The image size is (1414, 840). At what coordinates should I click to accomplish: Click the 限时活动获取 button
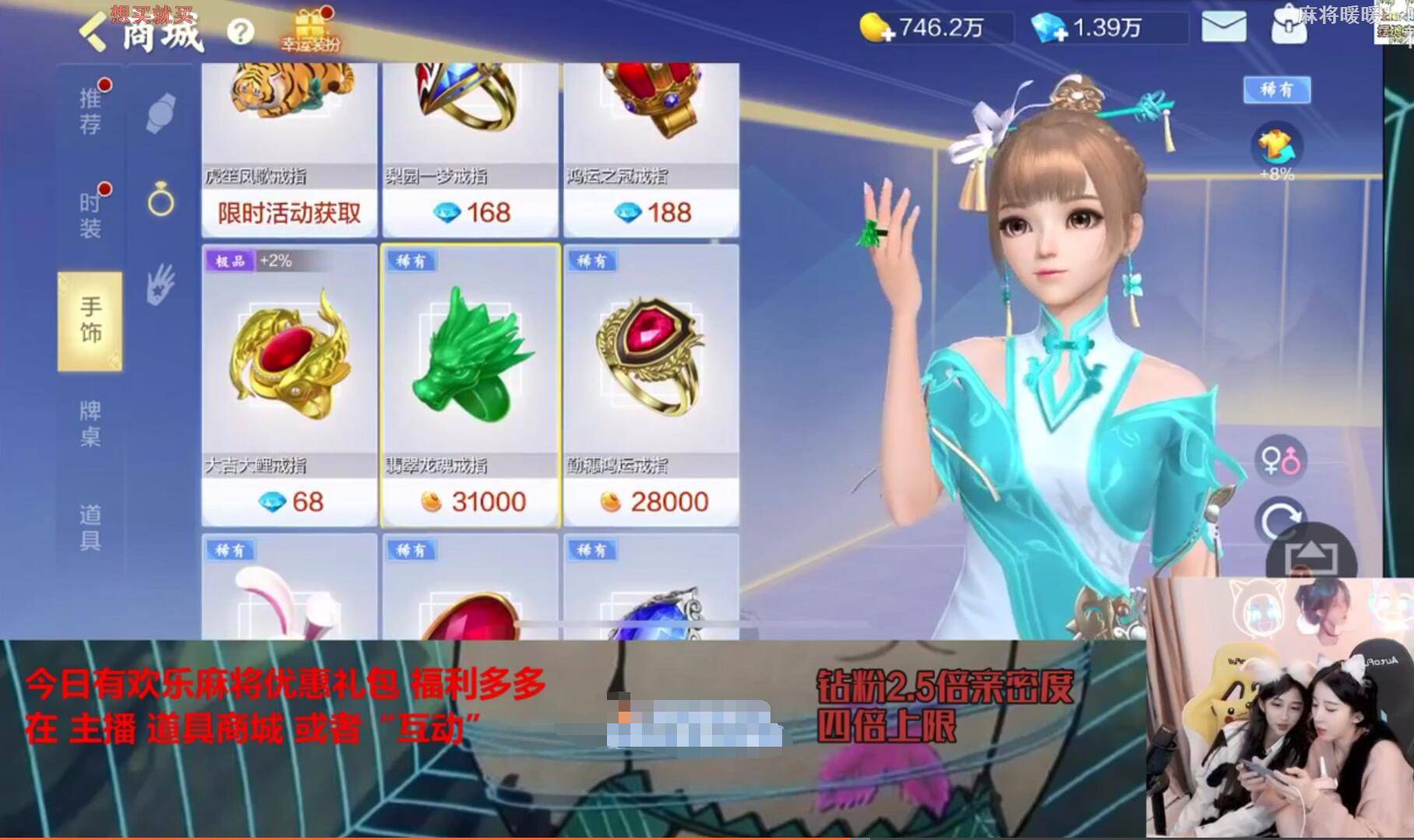289,212
